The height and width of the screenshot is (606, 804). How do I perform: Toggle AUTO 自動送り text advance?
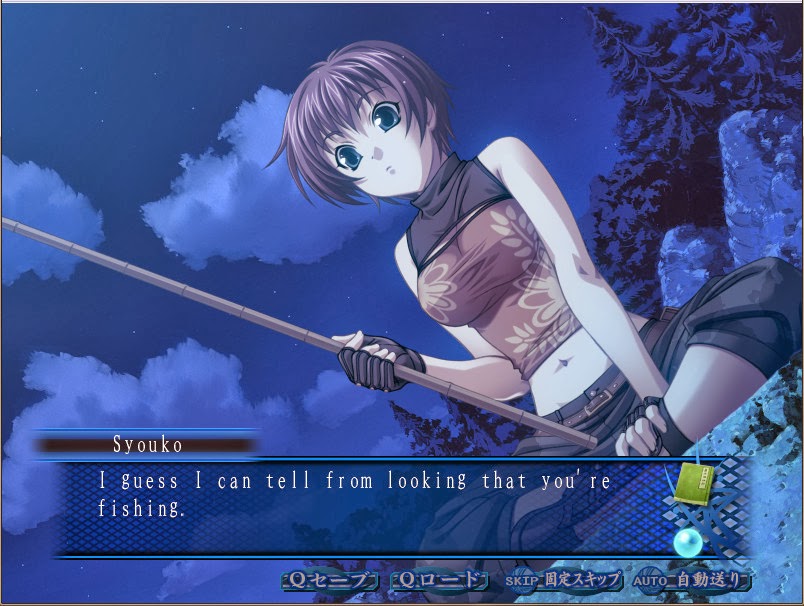point(691,580)
